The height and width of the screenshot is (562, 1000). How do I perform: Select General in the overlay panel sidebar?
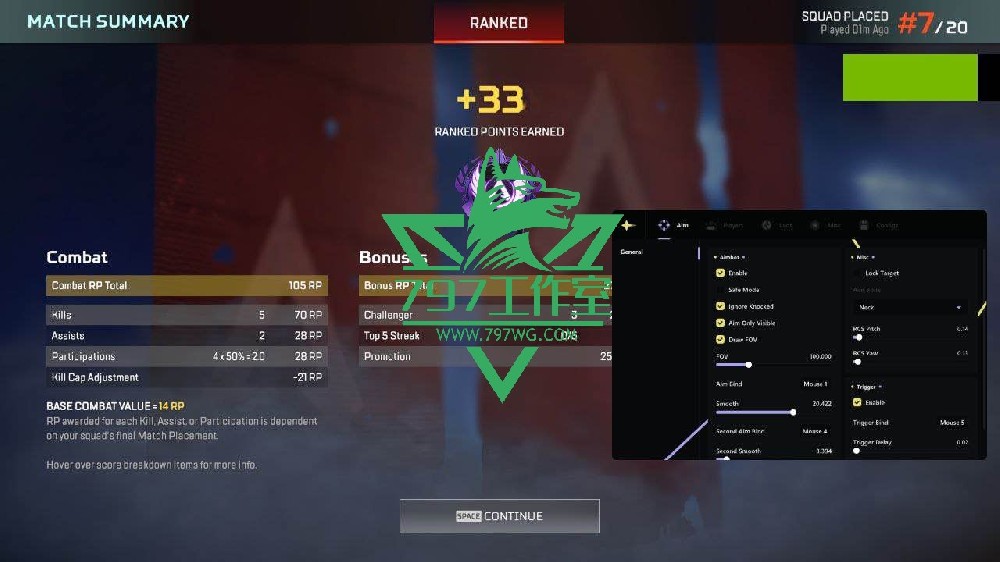[x=632, y=252]
